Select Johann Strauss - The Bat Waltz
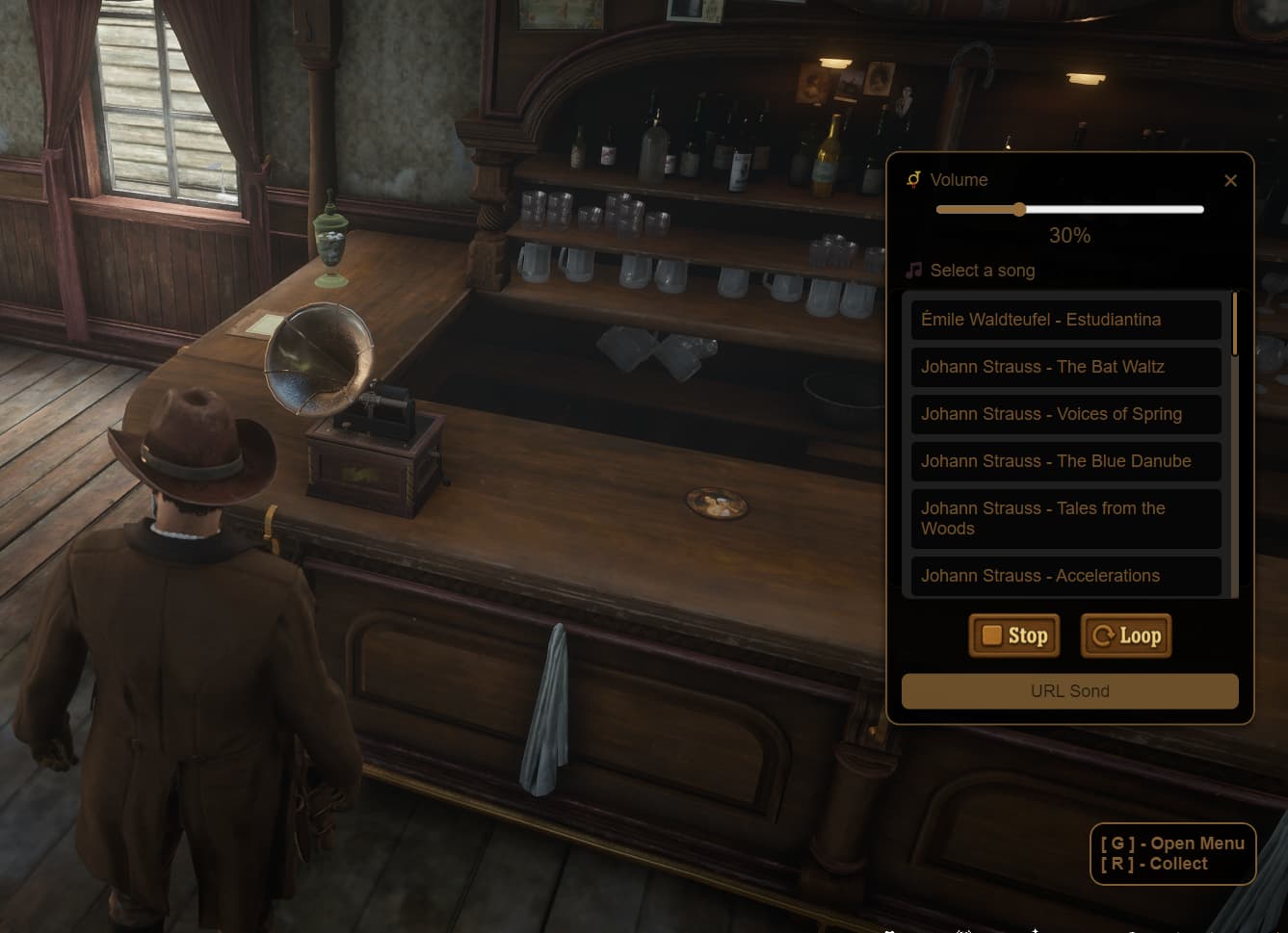Screen dimensions: 1288x933 tap(1065, 367)
